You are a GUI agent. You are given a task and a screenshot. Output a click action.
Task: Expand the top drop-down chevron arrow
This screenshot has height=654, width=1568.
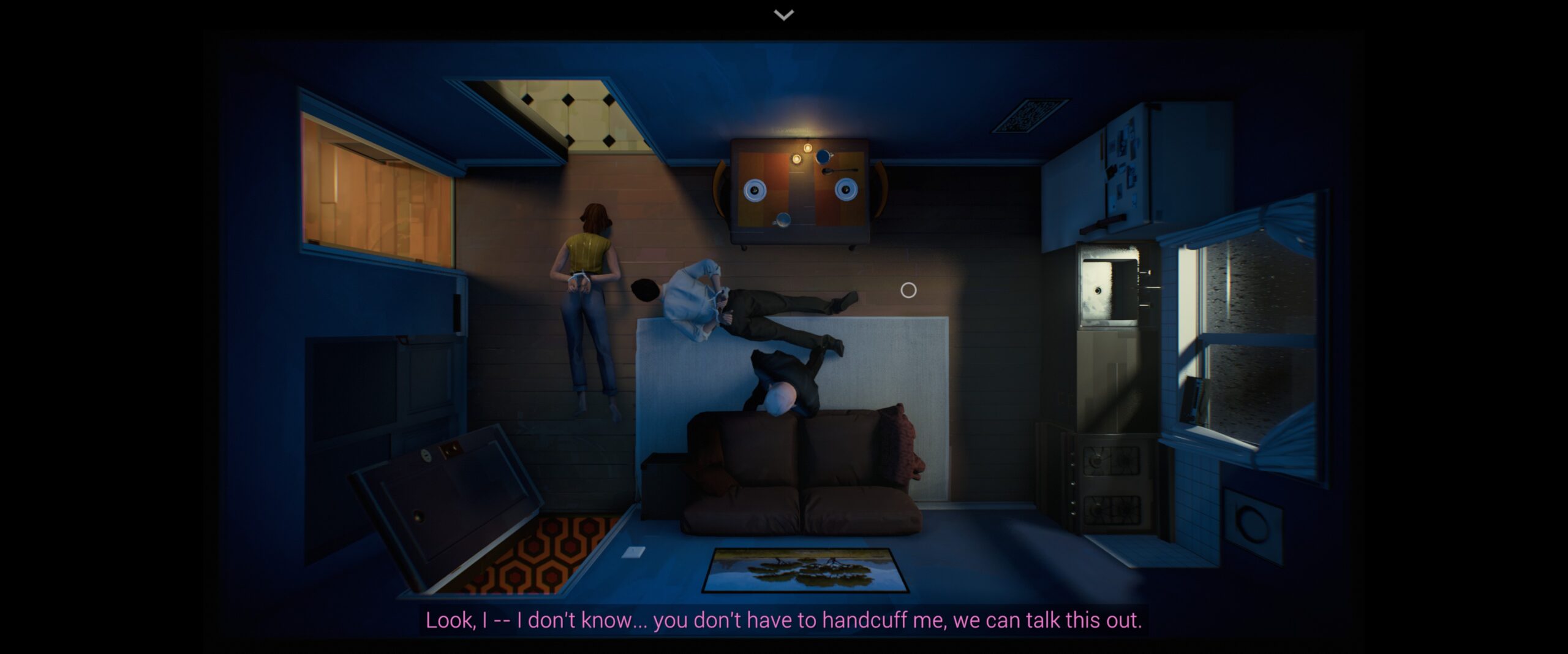pyautogui.click(x=784, y=15)
